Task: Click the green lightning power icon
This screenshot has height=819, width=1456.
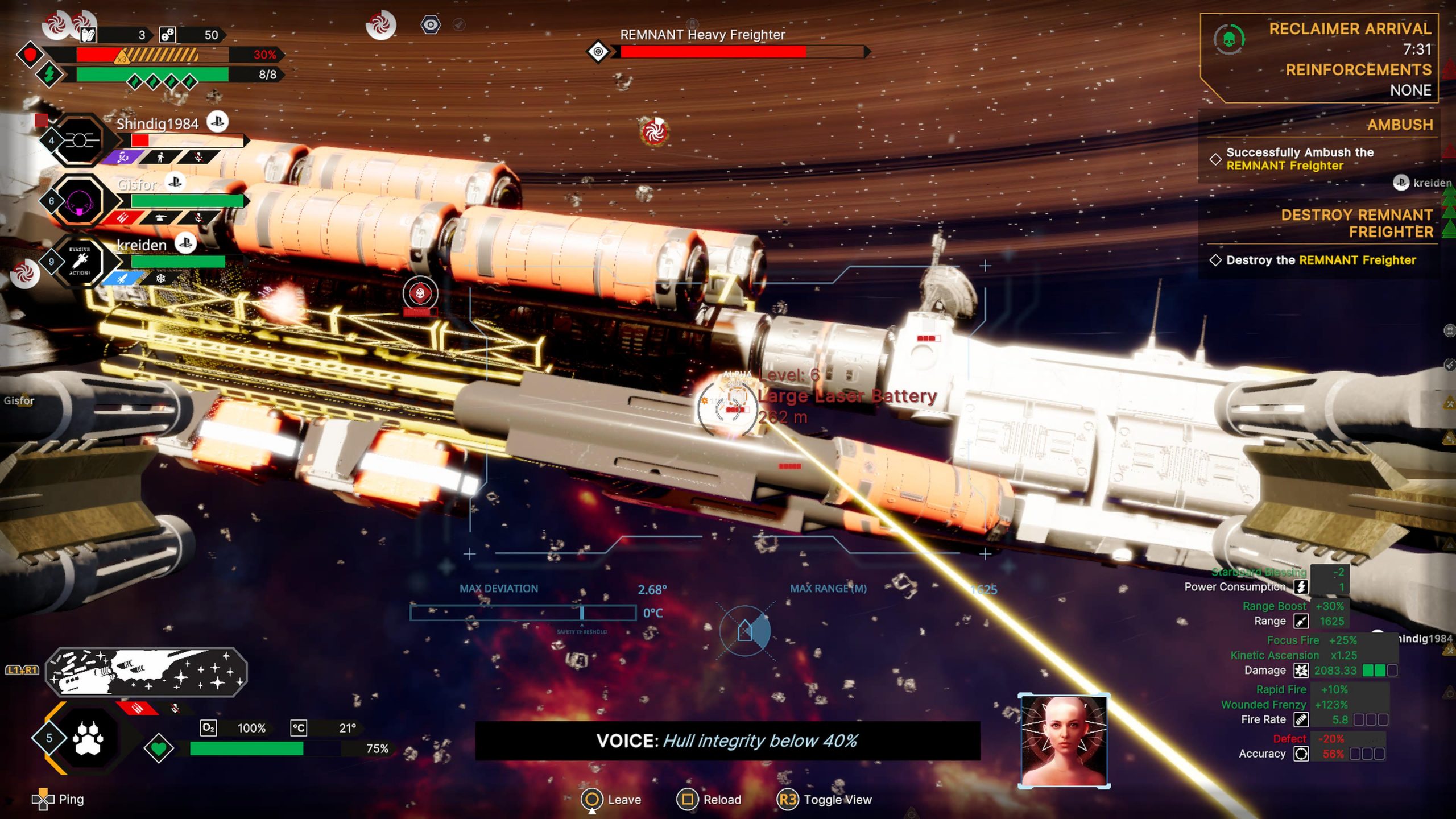Action: tap(49, 75)
